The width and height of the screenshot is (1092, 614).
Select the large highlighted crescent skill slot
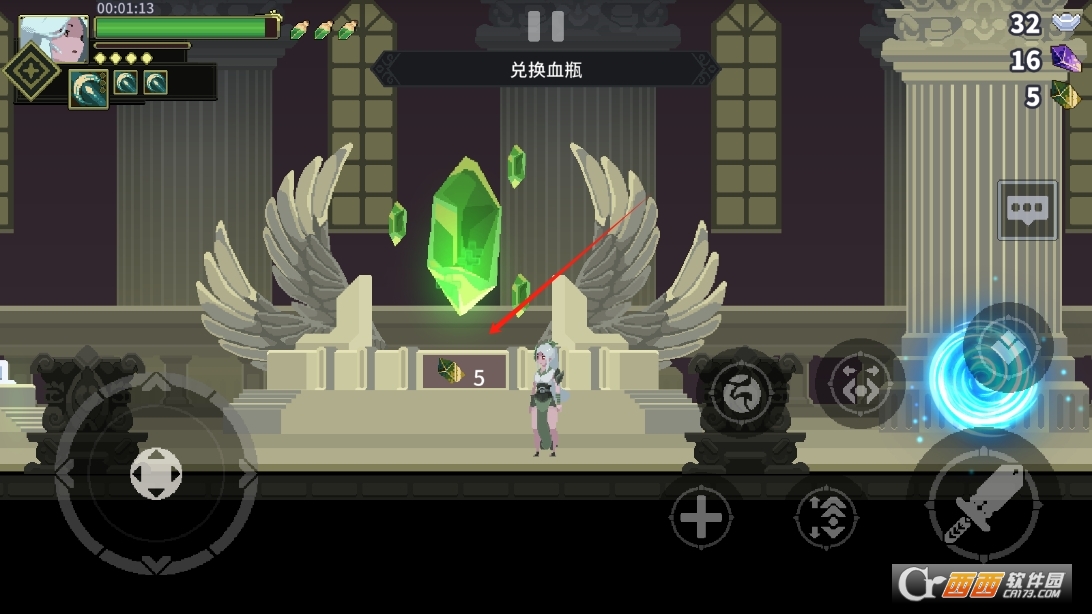89,87
